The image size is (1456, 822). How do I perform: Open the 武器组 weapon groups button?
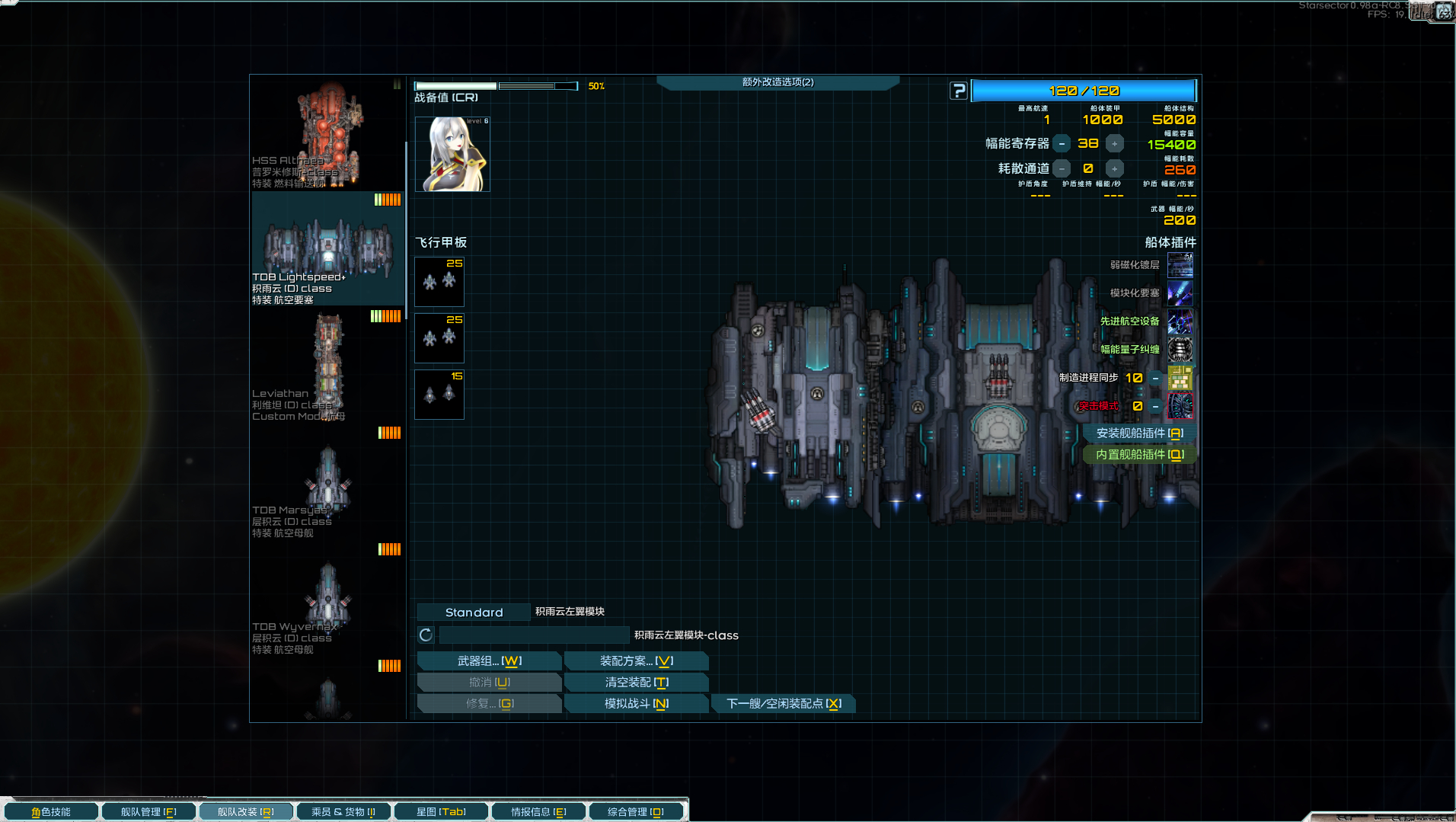click(489, 661)
